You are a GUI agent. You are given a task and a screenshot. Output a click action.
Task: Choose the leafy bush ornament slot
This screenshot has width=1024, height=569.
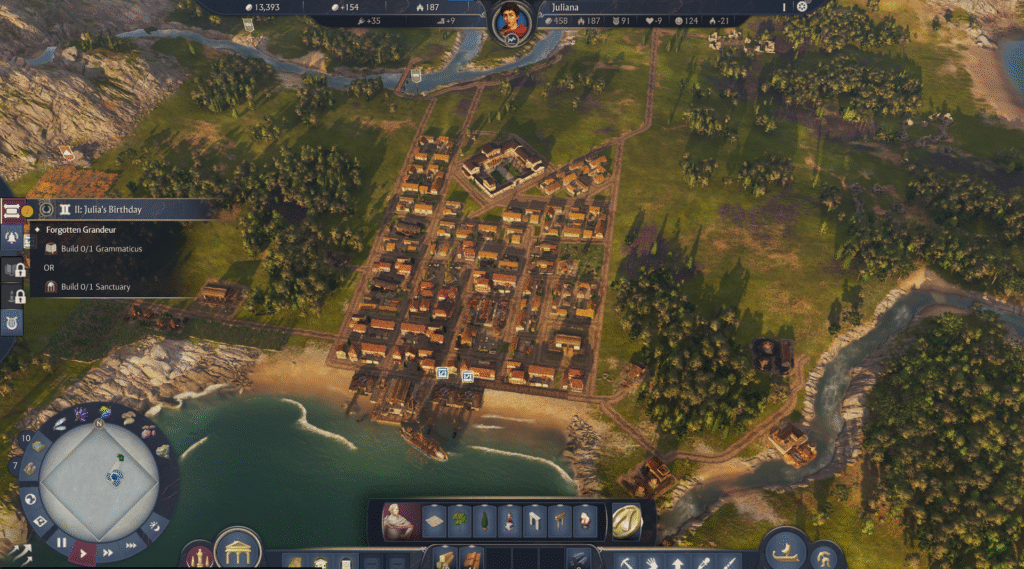[459, 520]
